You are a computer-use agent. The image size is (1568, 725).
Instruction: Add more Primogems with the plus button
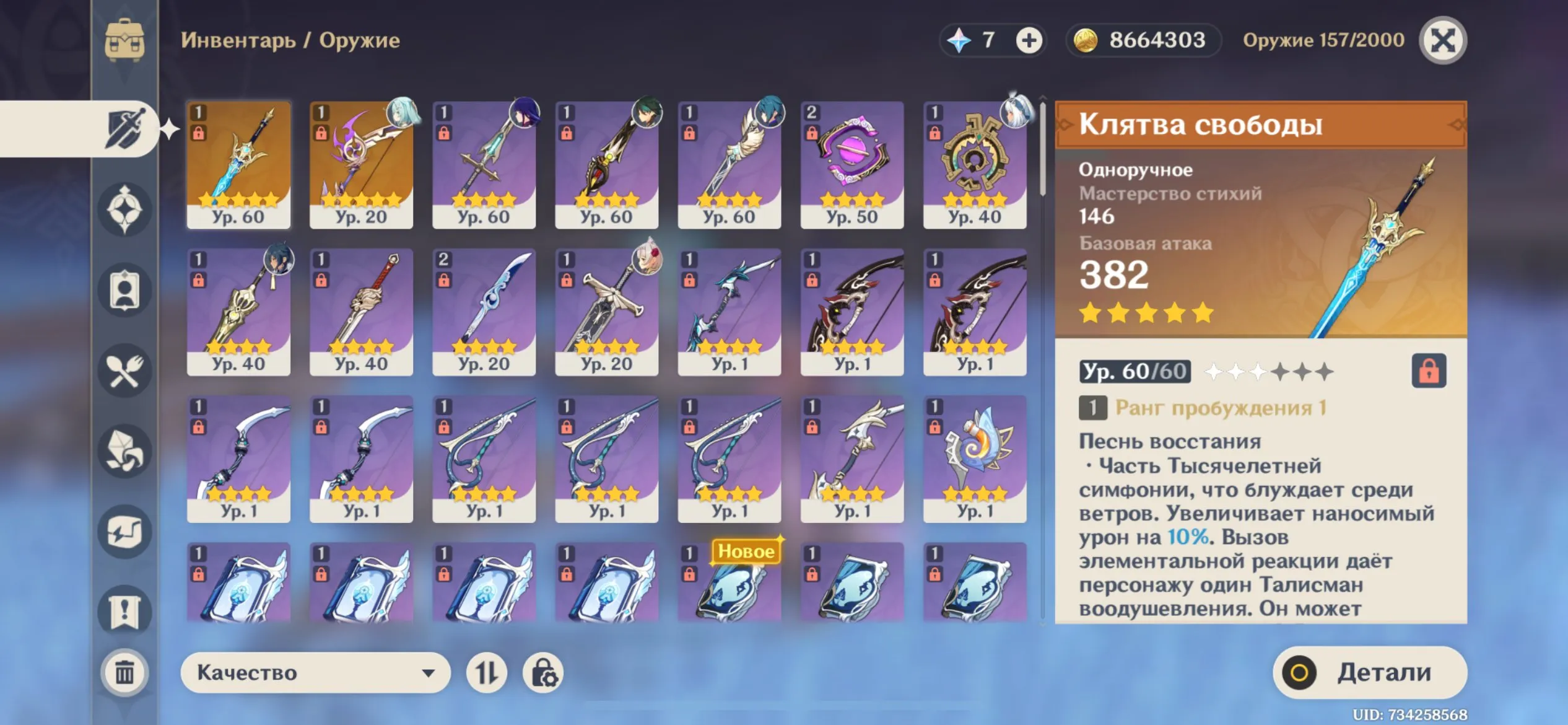(1029, 41)
